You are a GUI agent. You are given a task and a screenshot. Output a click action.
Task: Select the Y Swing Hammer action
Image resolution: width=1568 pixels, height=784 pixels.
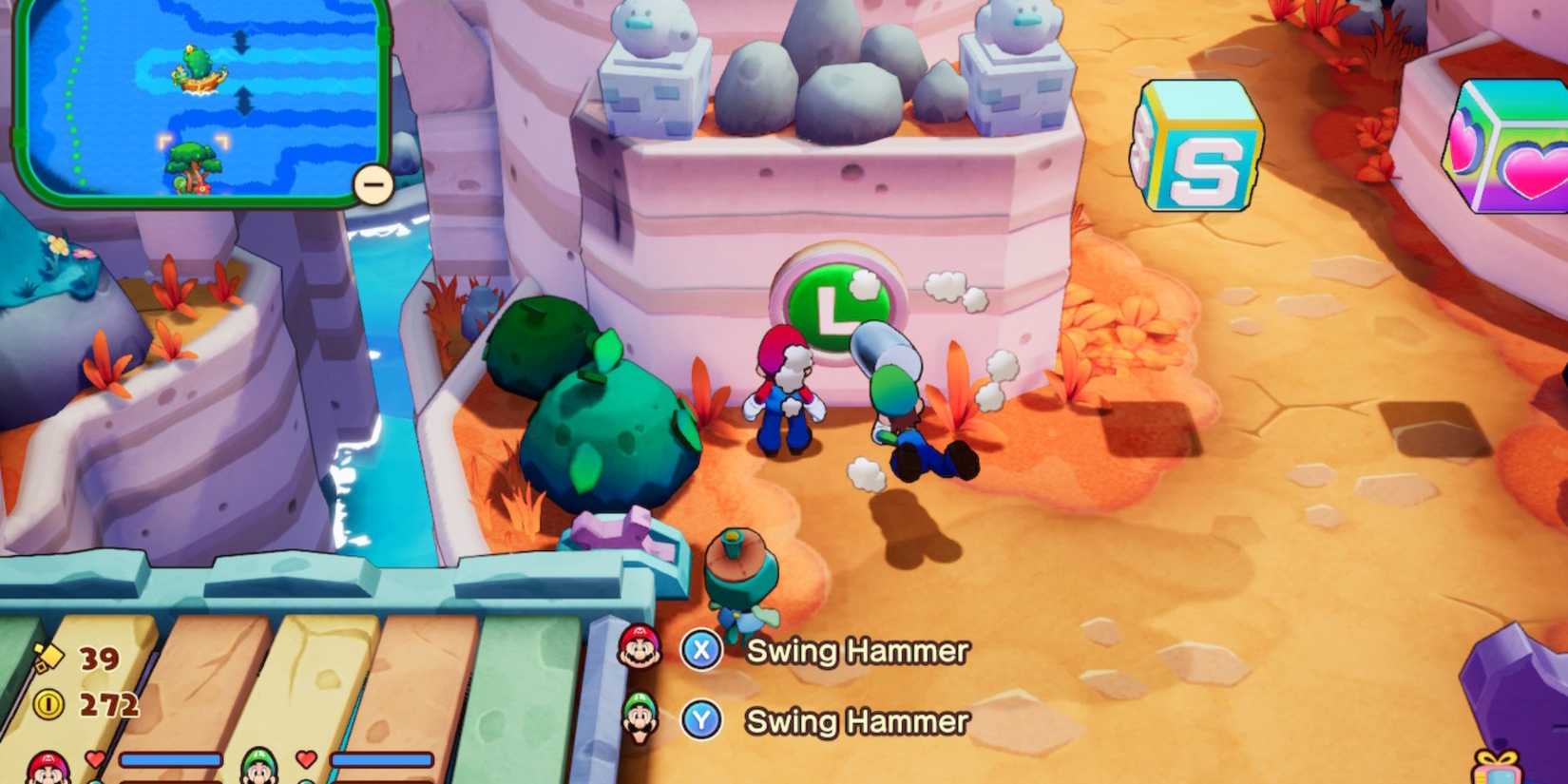pyautogui.click(x=853, y=720)
